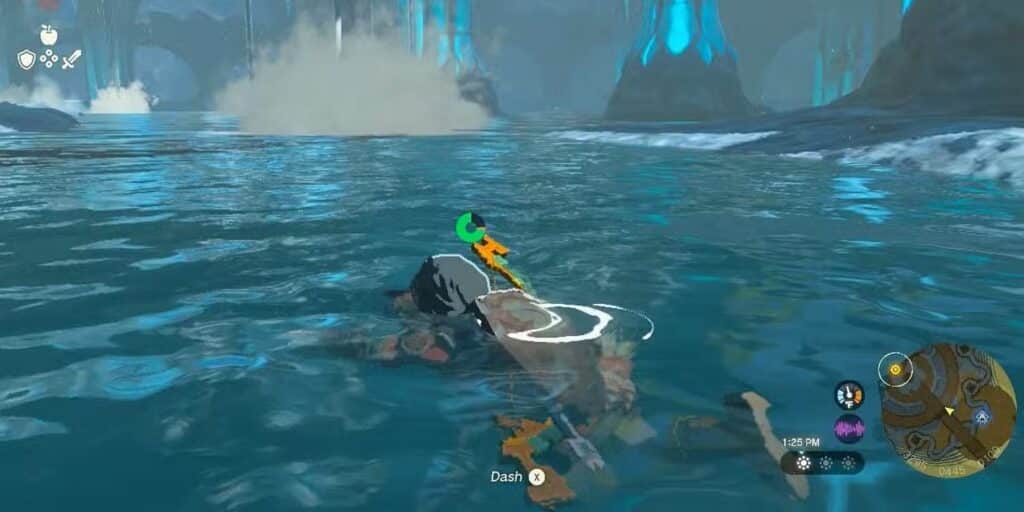The height and width of the screenshot is (512, 1024).
Task: Click the four-dot D-pad indicator
Action: click(49, 60)
